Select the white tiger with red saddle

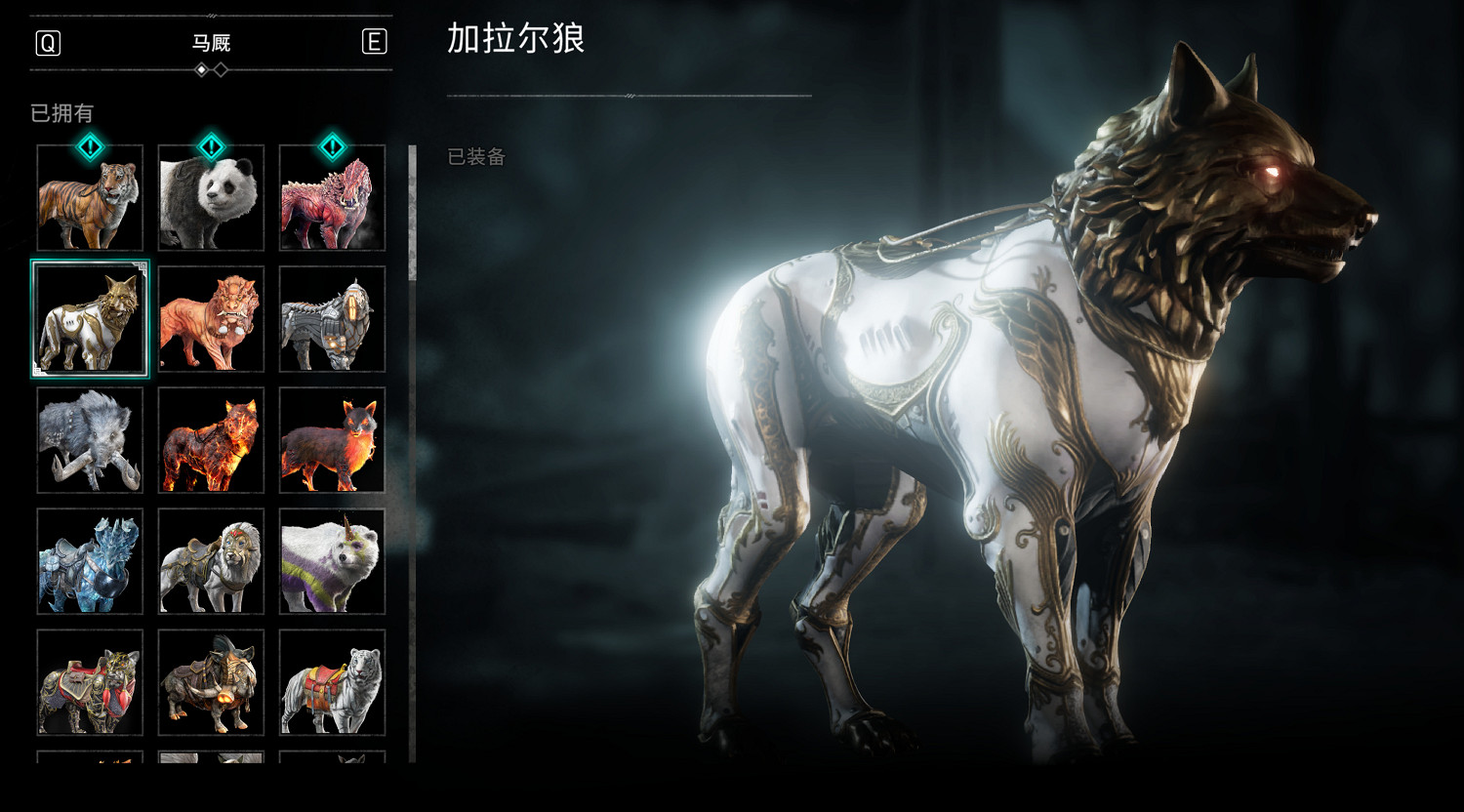[332, 683]
